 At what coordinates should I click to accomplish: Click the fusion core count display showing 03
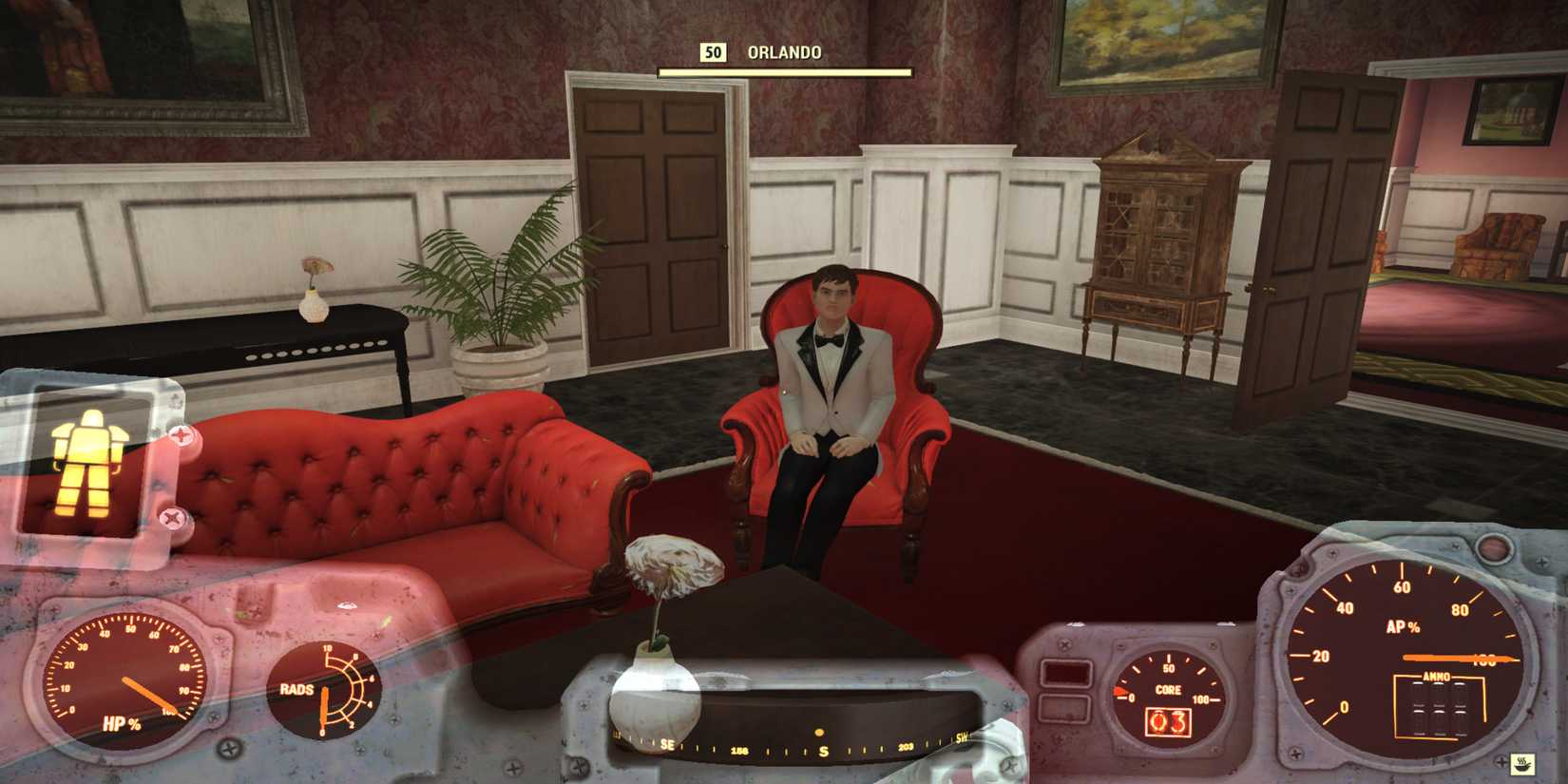[1168, 723]
